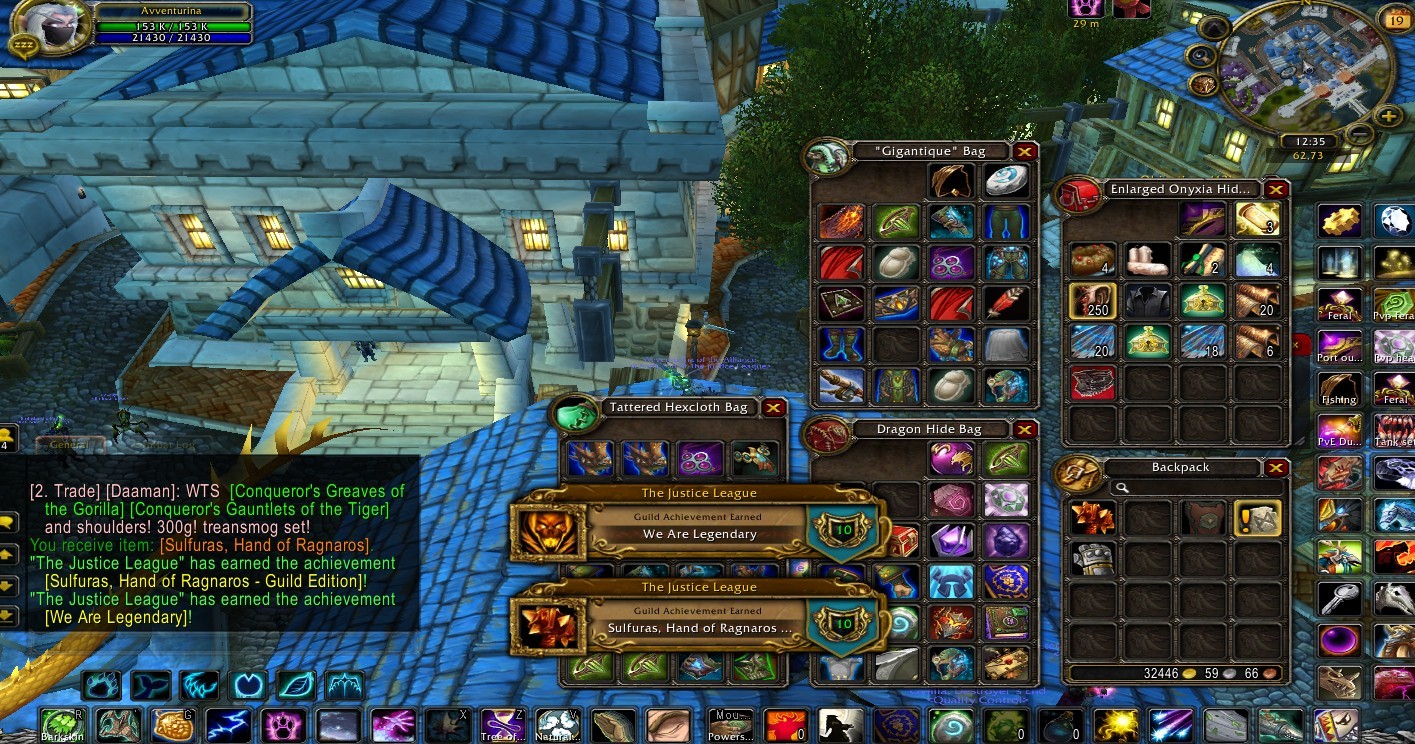Zoom in on the minimap
Viewport: 1415px width, 744px height.
(x=1390, y=117)
